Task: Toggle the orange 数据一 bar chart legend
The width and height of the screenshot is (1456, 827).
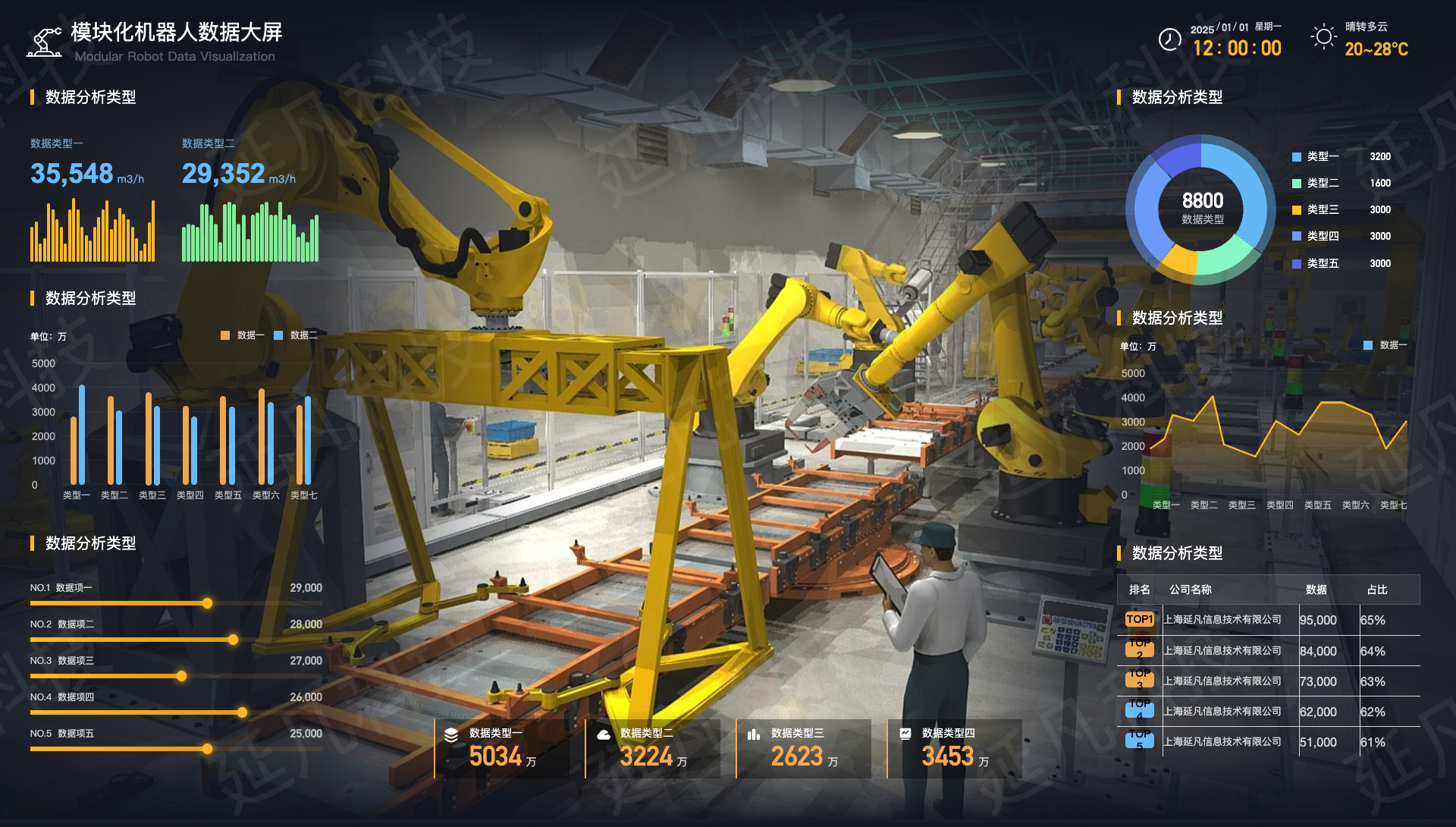Action: (x=243, y=335)
